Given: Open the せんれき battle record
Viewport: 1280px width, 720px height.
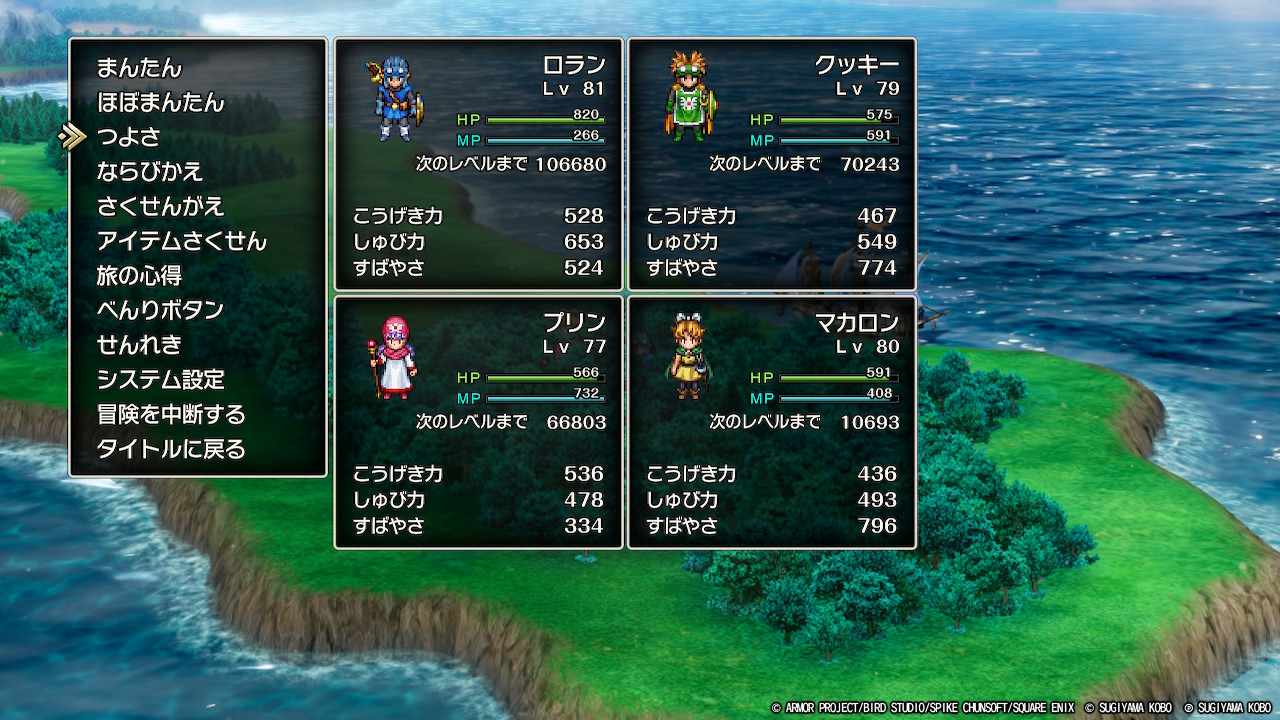Looking at the screenshot, I should (x=139, y=345).
